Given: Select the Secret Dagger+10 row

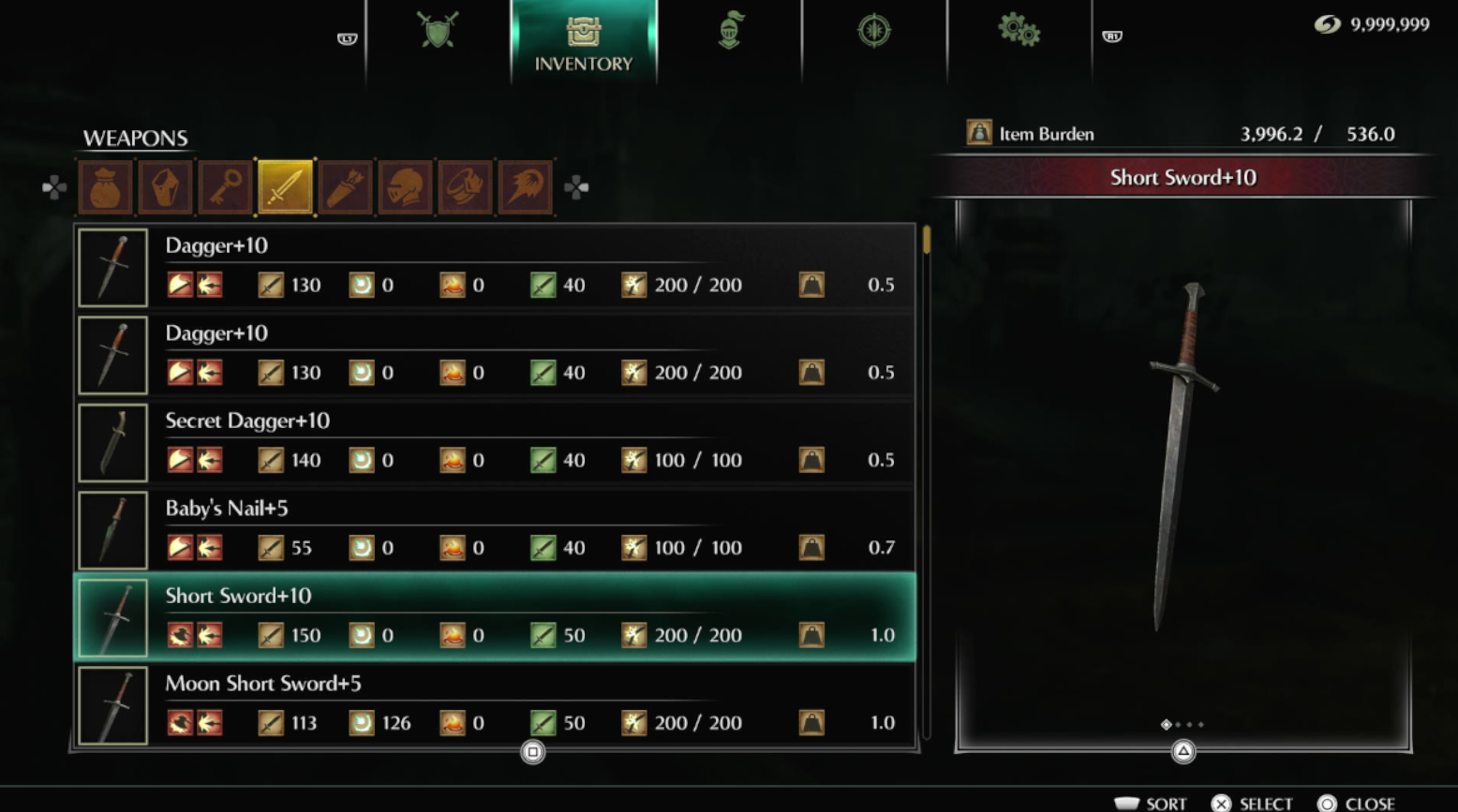Looking at the screenshot, I should point(495,442).
